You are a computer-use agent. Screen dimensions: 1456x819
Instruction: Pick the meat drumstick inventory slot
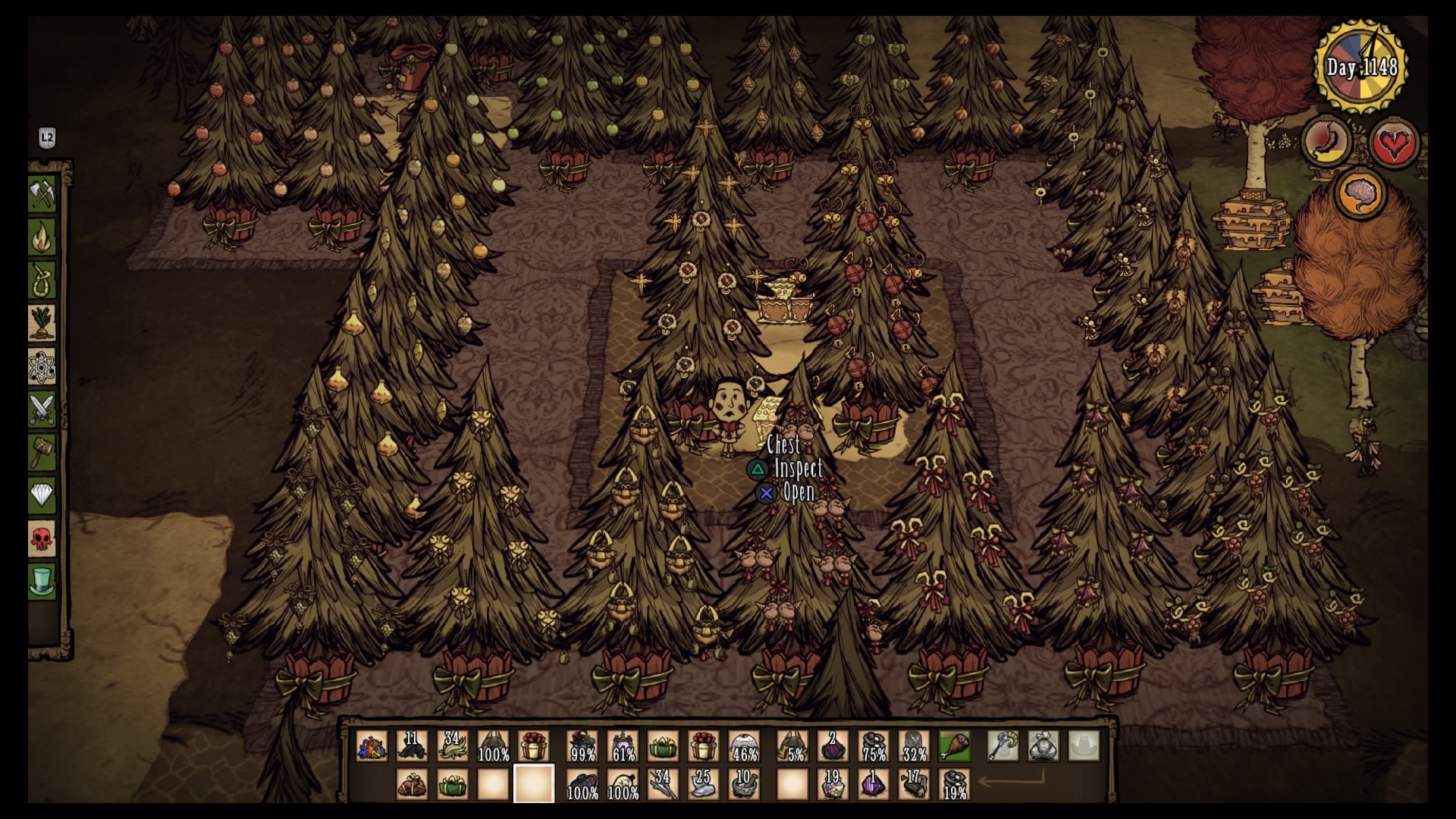coord(954,746)
